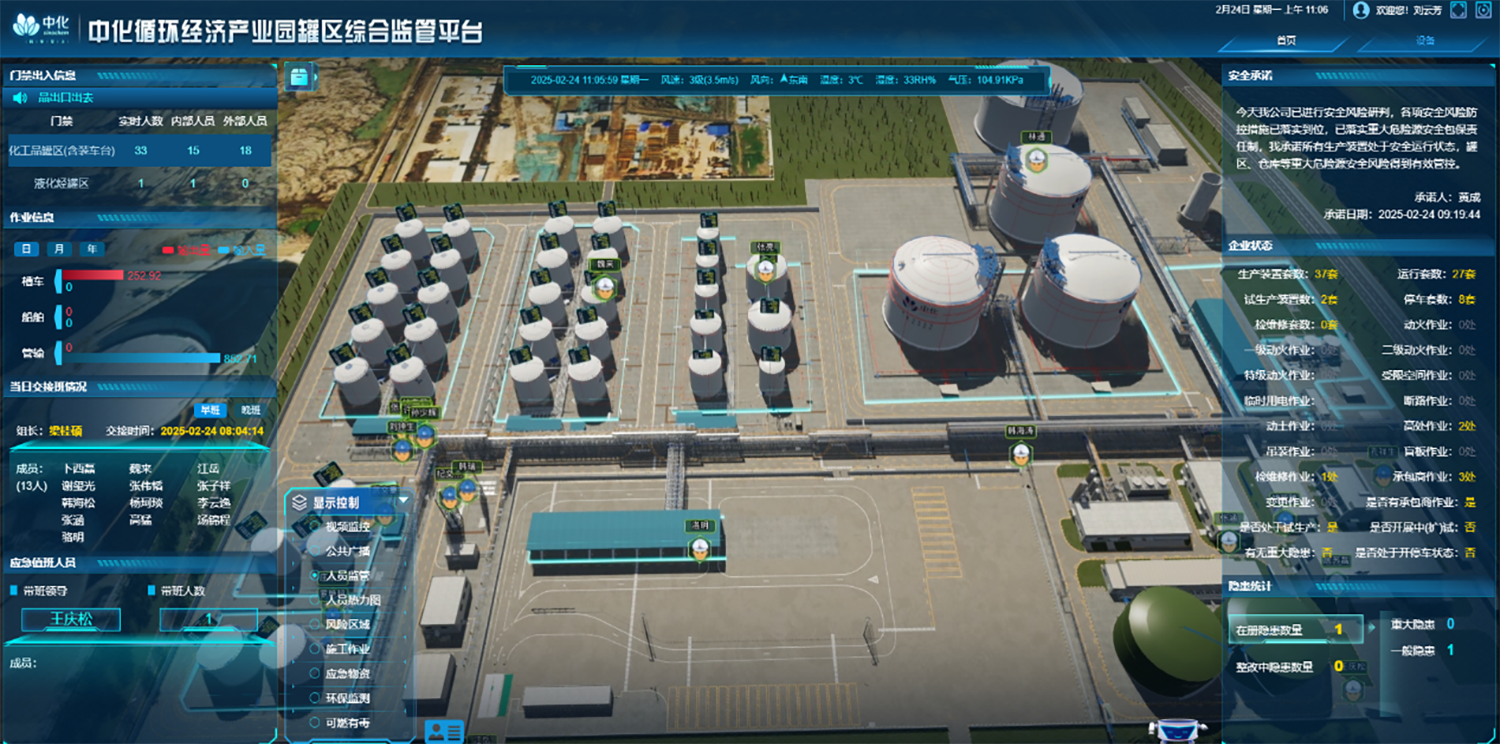Open the 设备 tab

coord(1425,41)
